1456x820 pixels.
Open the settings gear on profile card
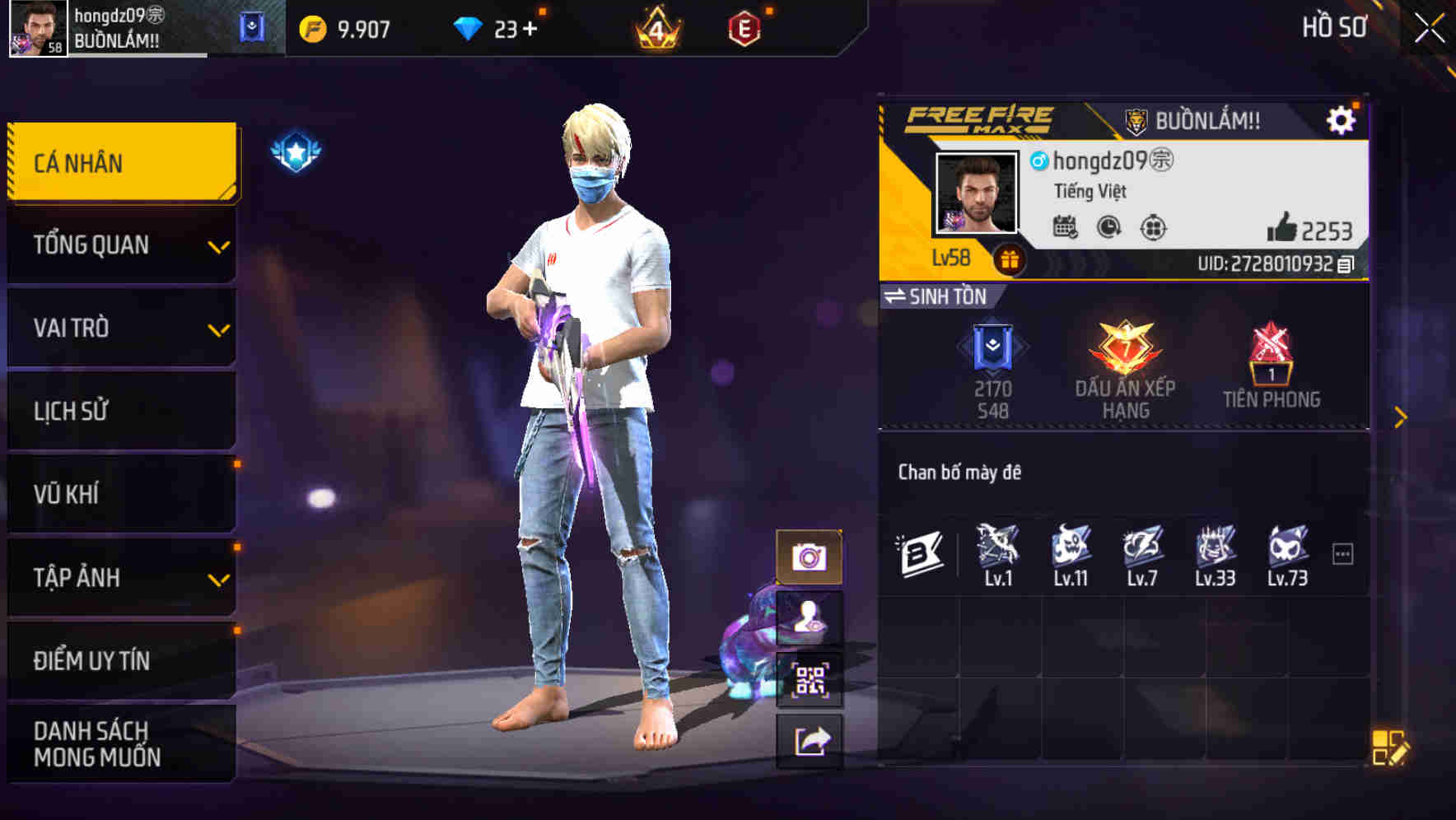1342,119
